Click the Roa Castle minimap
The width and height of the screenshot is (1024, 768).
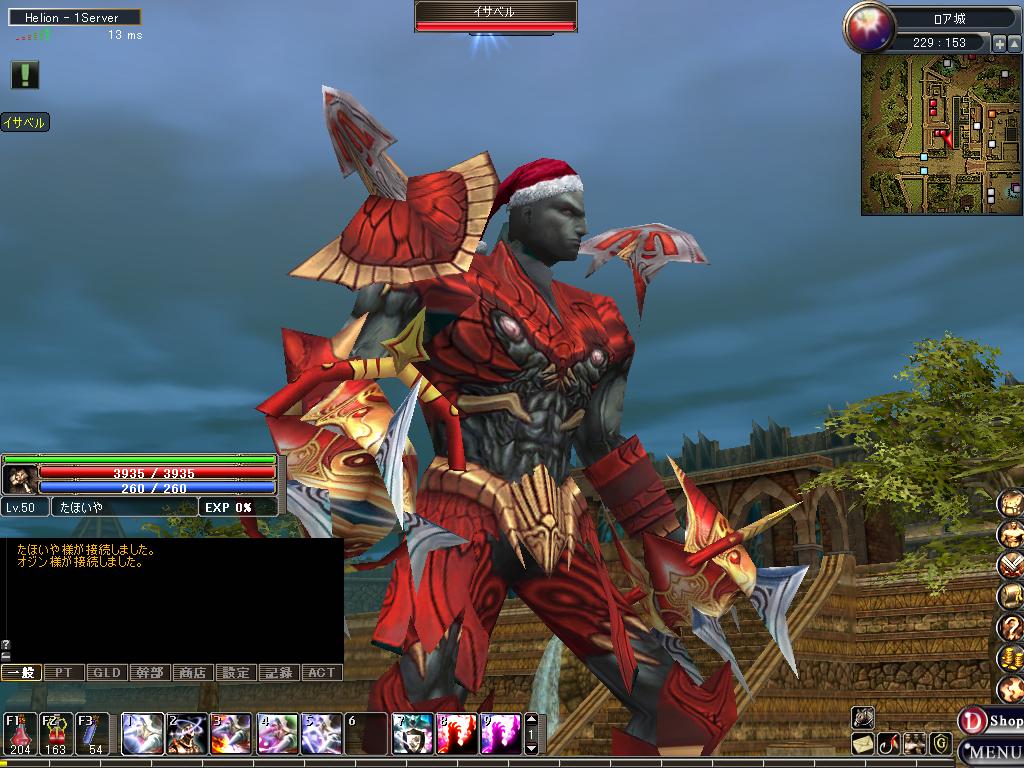[935, 135]
